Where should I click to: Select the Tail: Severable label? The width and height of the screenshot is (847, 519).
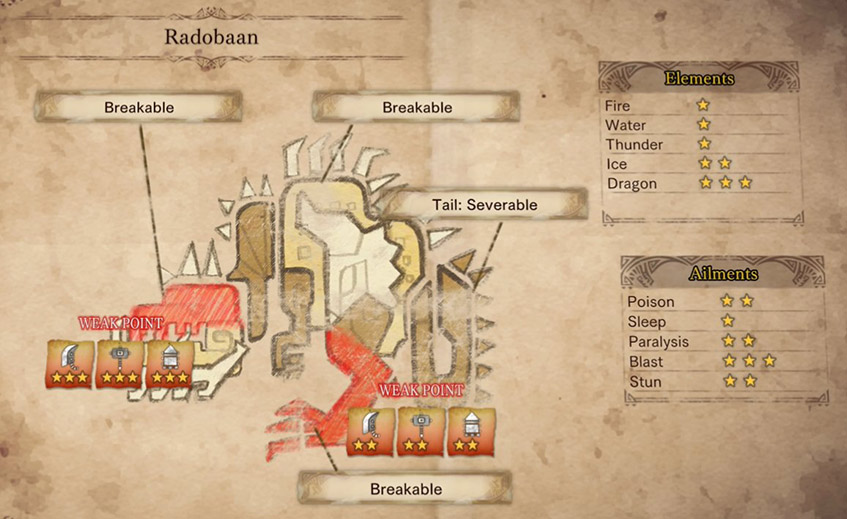[485, 205]
